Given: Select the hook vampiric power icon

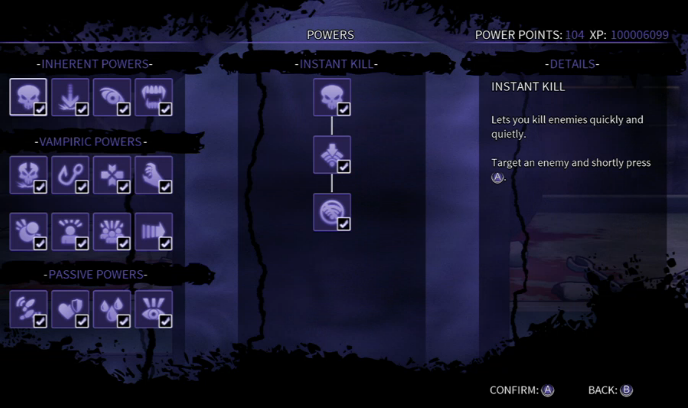Looking at the screenshot, I should tap(70, 174).
